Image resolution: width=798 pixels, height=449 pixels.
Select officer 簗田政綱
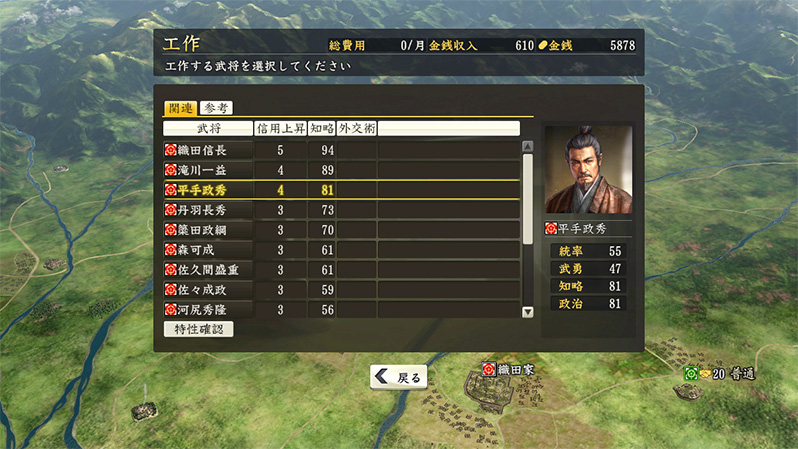click(x=208, y=230)
